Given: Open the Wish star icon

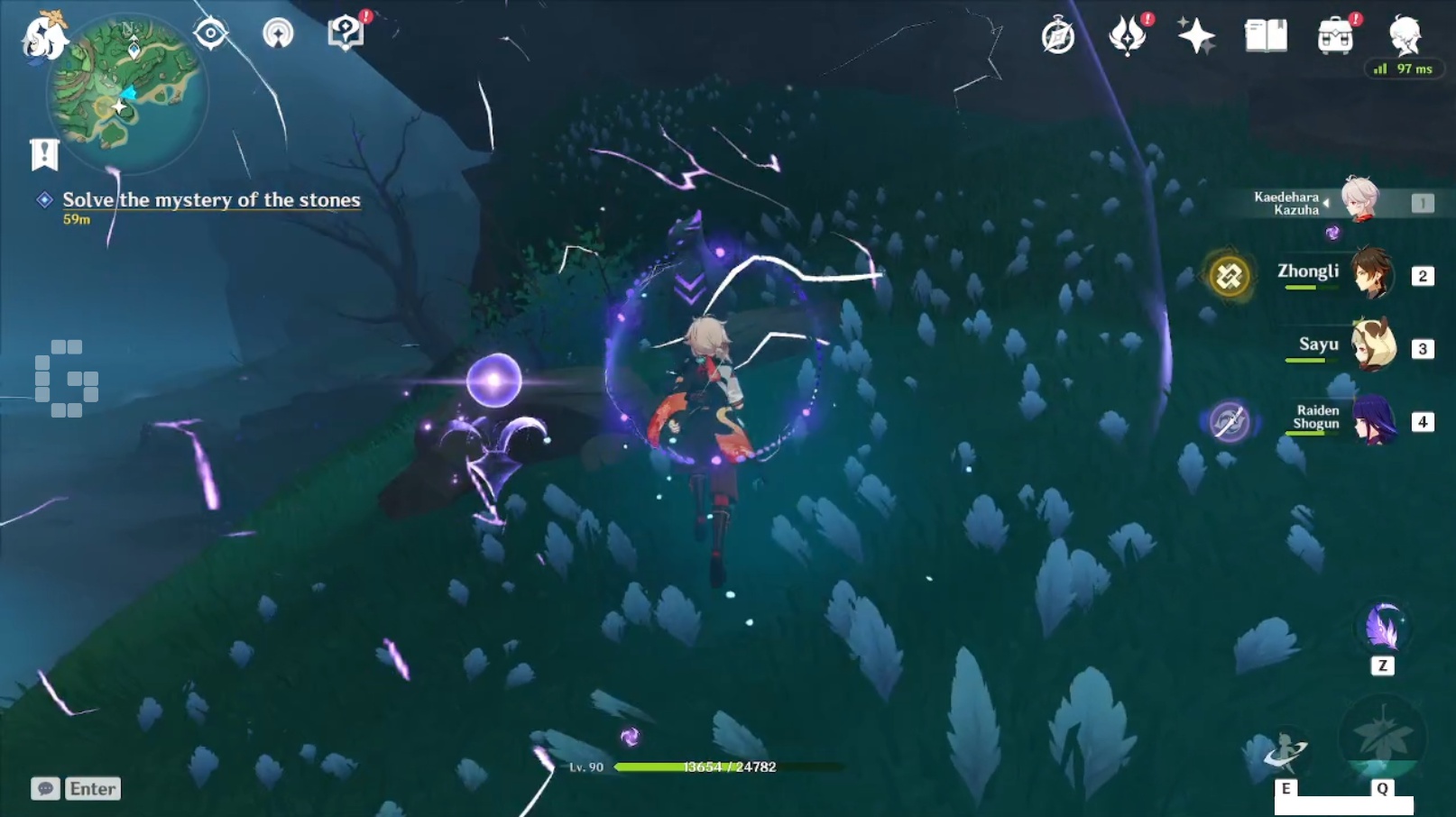Looking at the screenshot, I should (1196, 36).
